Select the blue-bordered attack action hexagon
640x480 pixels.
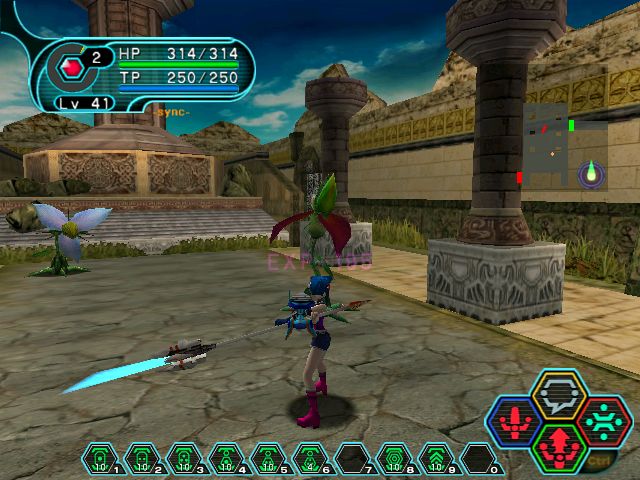[516, 421]
